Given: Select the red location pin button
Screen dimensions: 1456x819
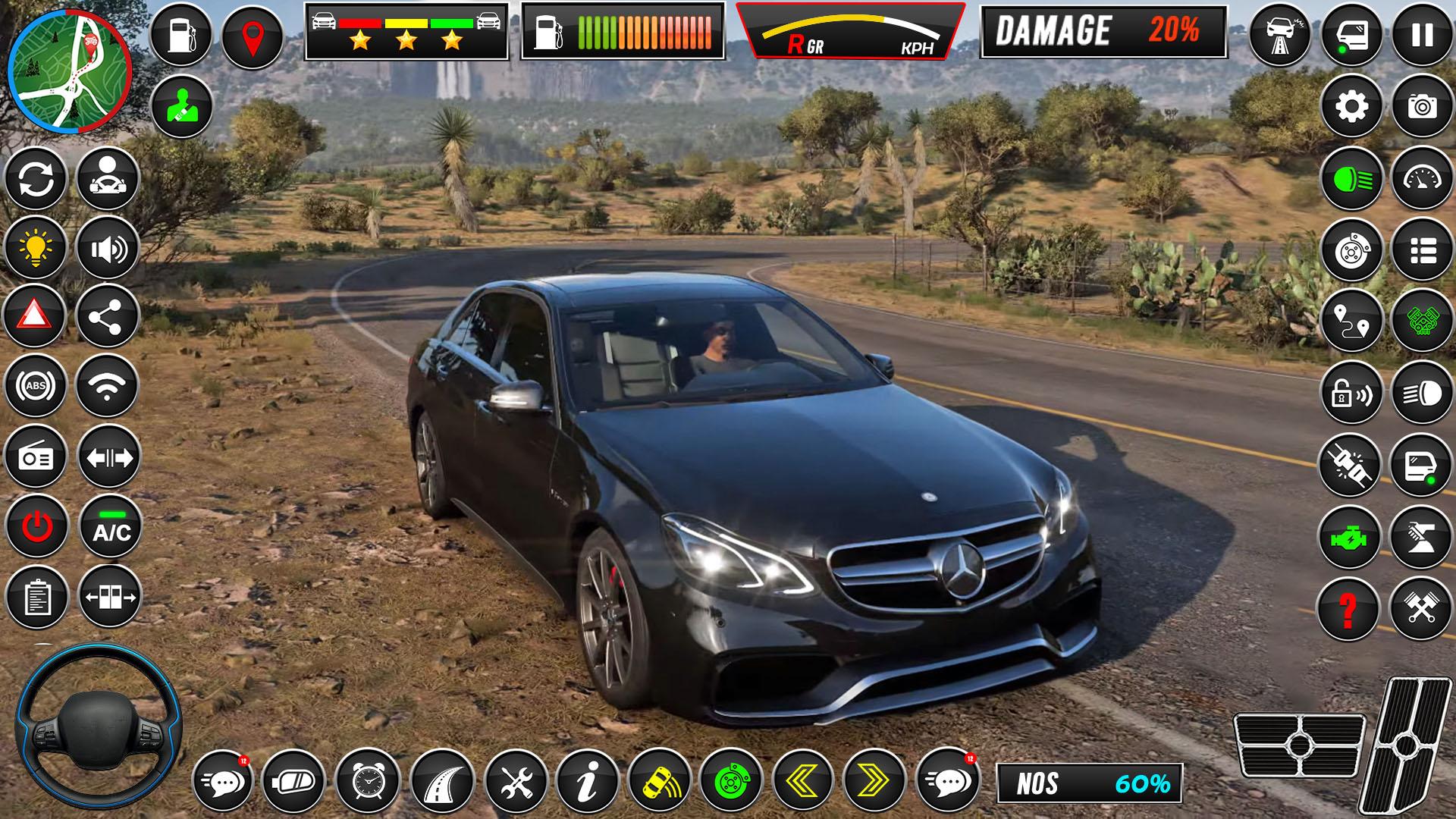Looking at the screenshot, I should (x=252, y=36).
